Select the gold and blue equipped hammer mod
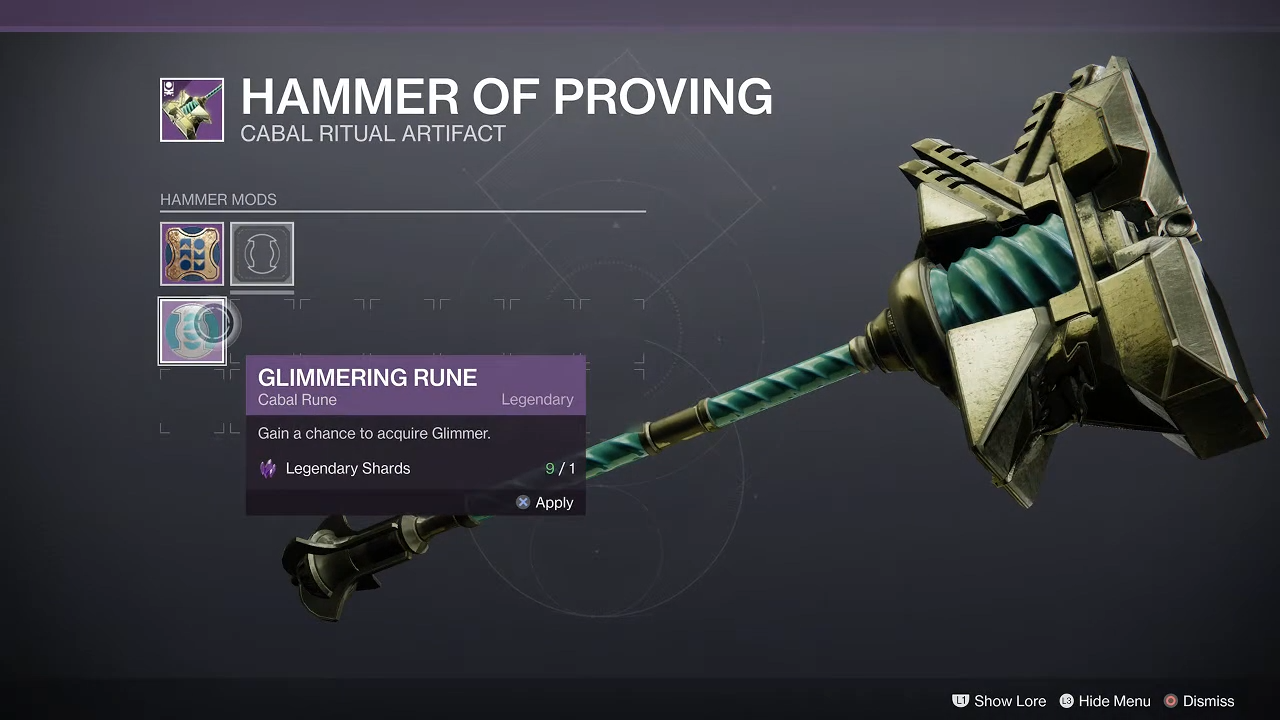The height and width of the screenshot is (720, 1280). pos(192,254)
